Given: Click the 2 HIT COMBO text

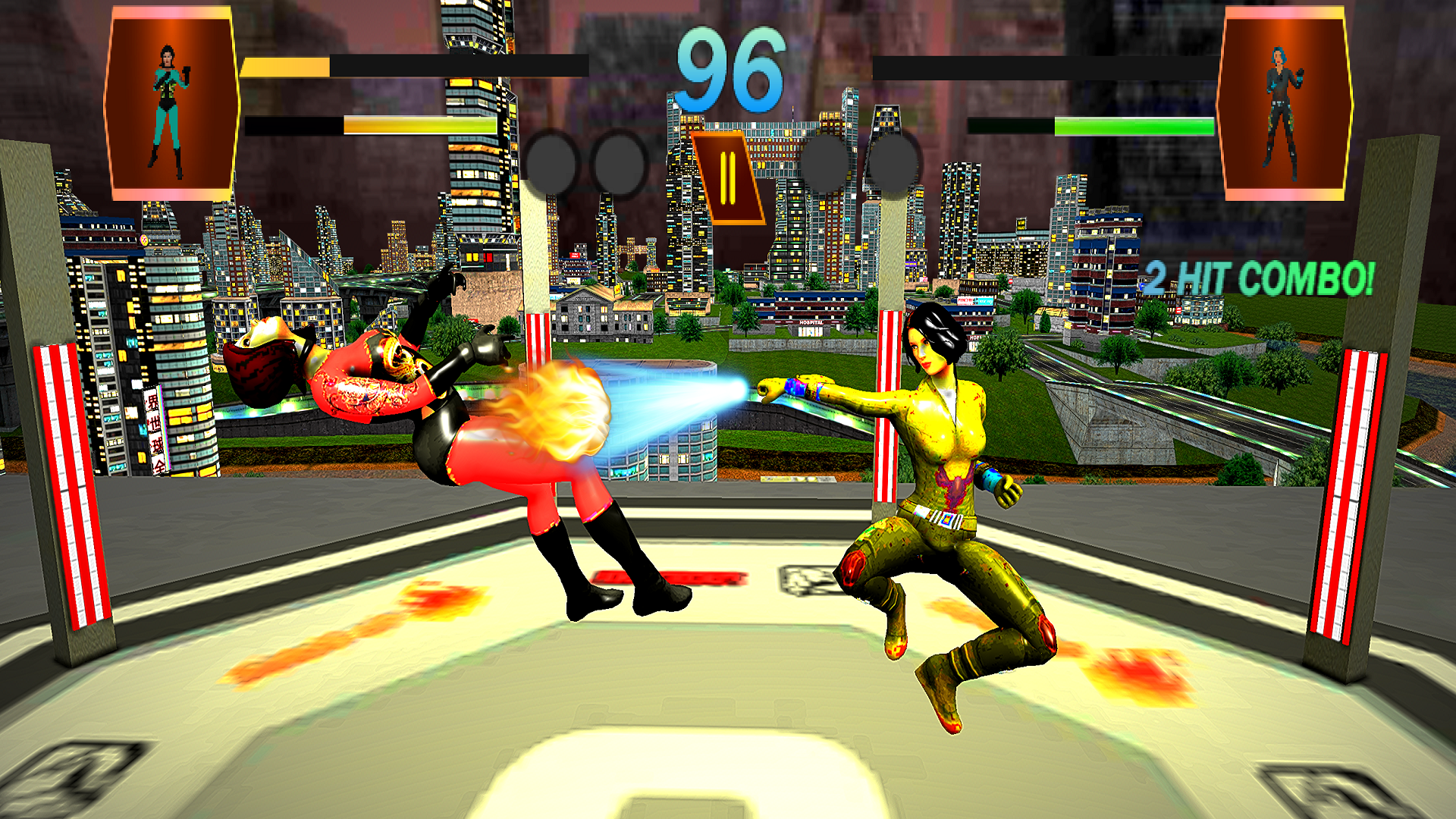Looking at the screenshot, I should coord(1259,278).
